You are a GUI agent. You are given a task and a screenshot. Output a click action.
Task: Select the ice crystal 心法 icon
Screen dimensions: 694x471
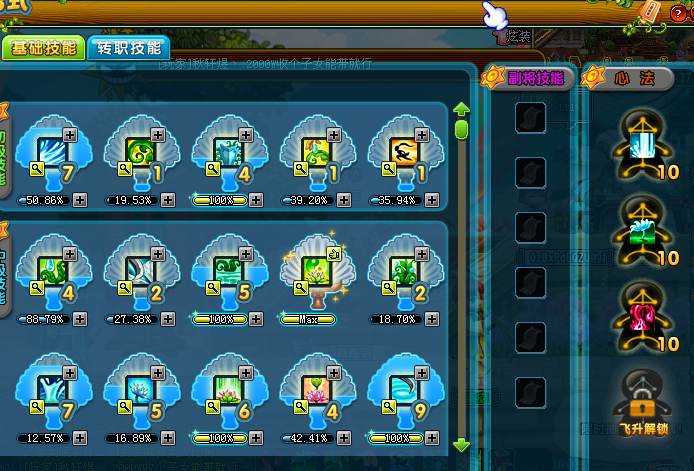[x=639, y=141]
